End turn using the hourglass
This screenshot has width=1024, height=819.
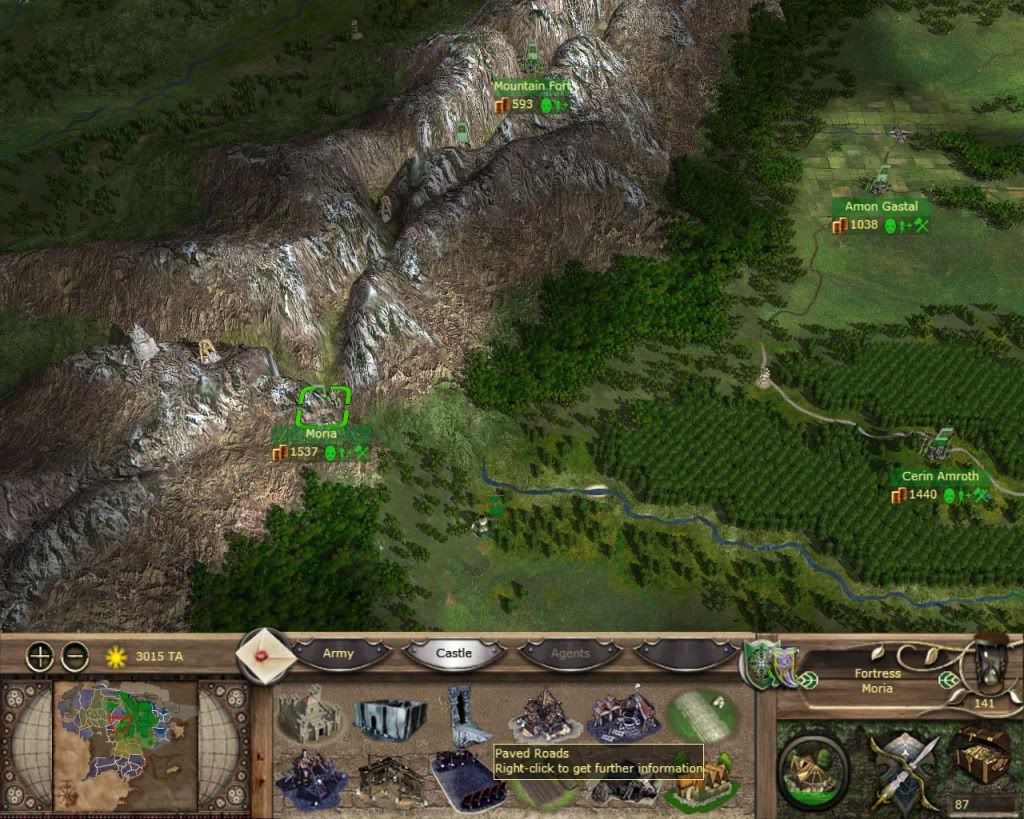point(990,660)
